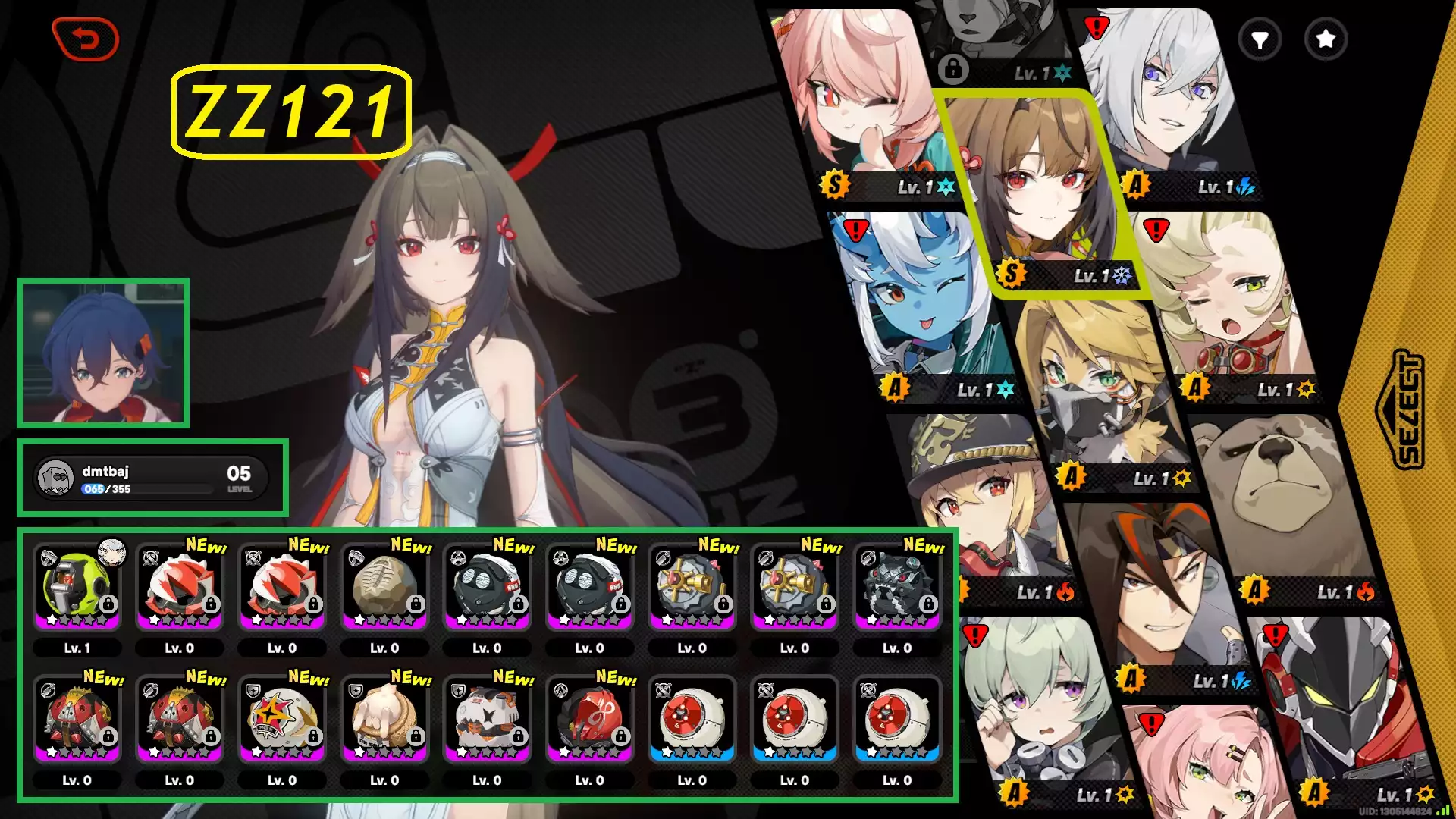
Task: Open the character filter funnel
Action: [1260, 39]
